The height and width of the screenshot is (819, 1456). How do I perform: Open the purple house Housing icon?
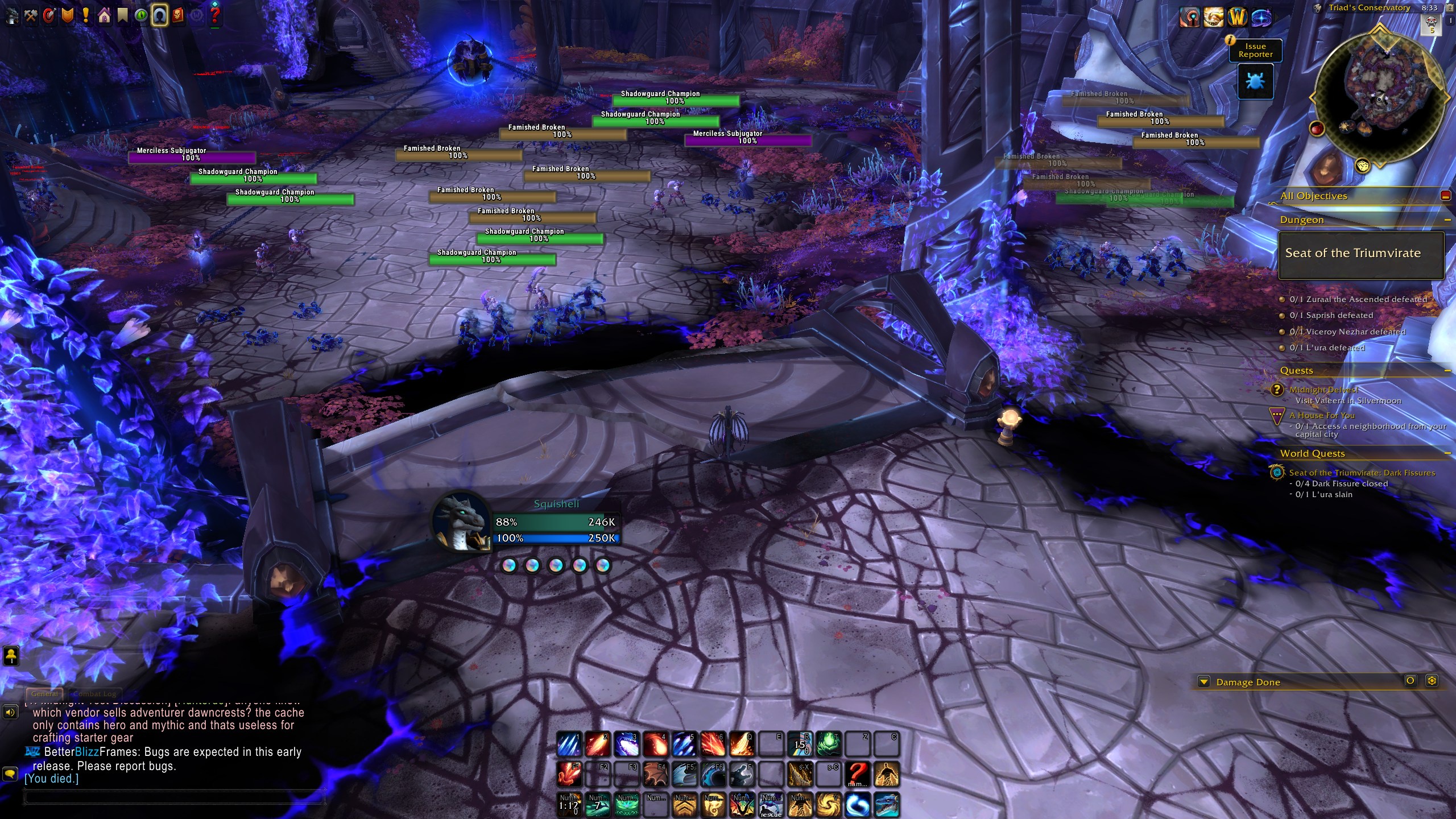pos(103,16)
